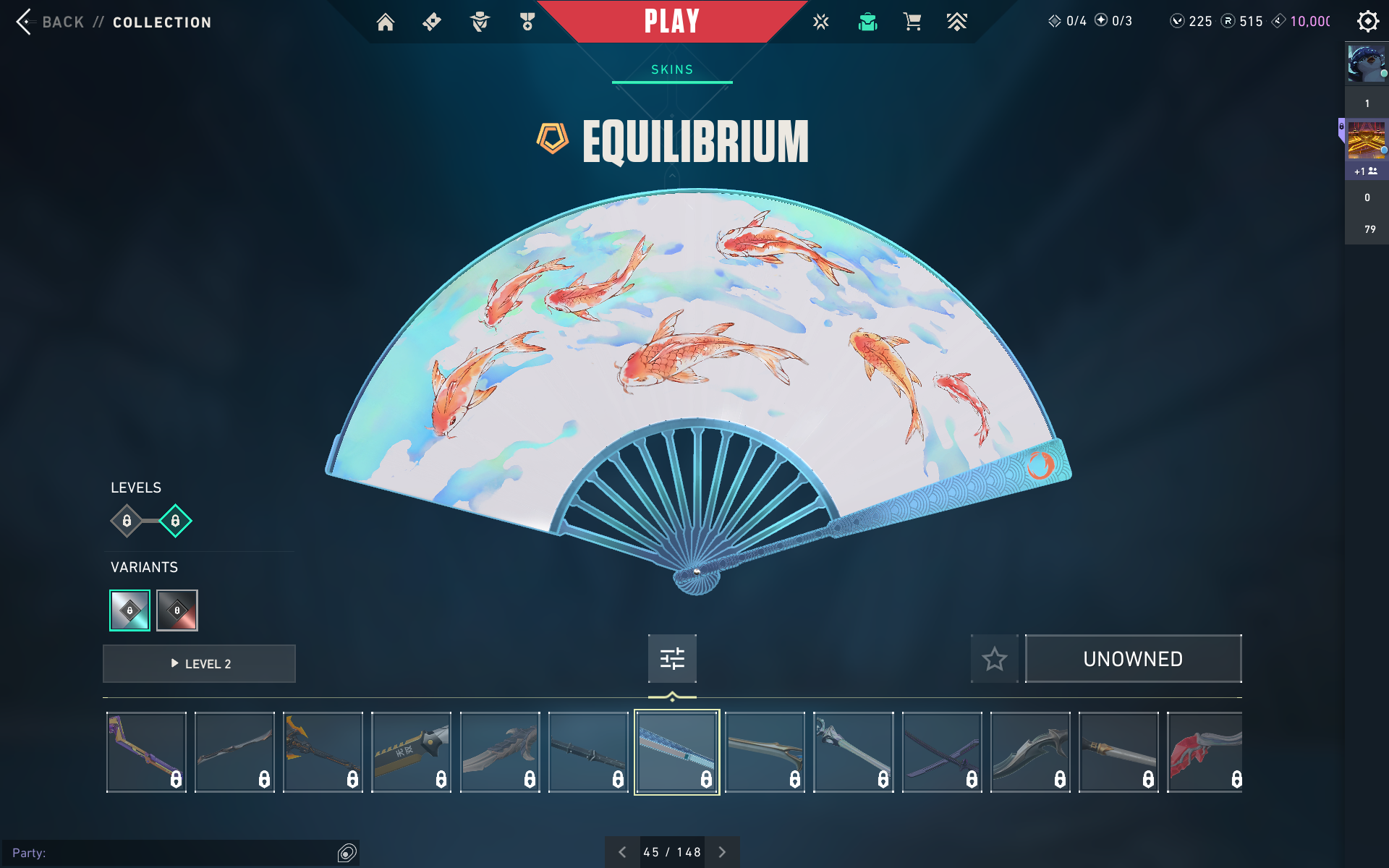Choose the black and red variant
This screenshot has height=868, width=1389.
177,610
